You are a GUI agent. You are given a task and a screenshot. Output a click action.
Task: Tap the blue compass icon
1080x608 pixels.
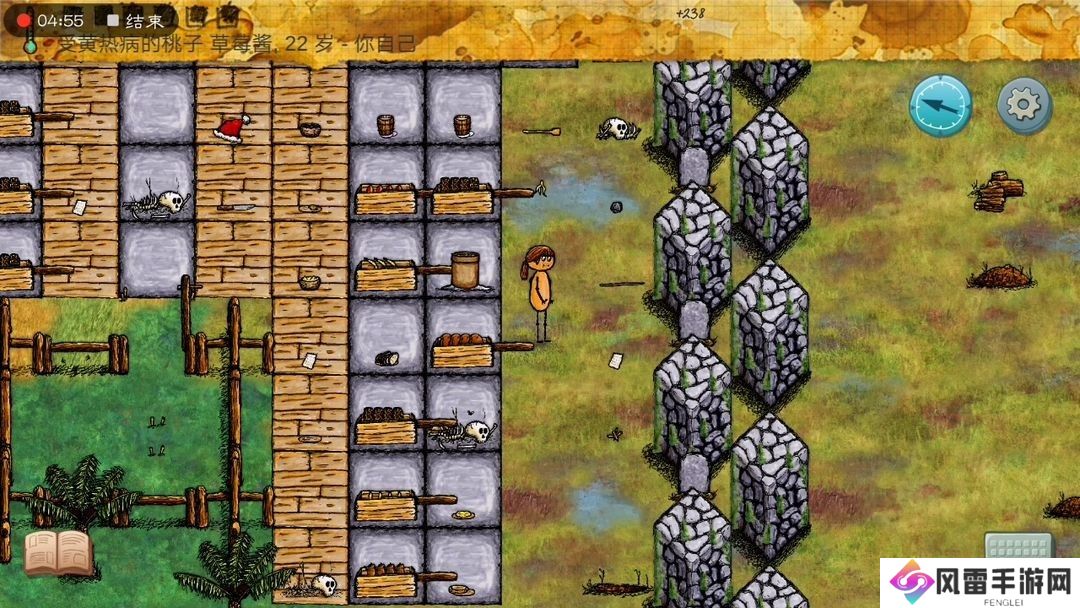[940, 106]
